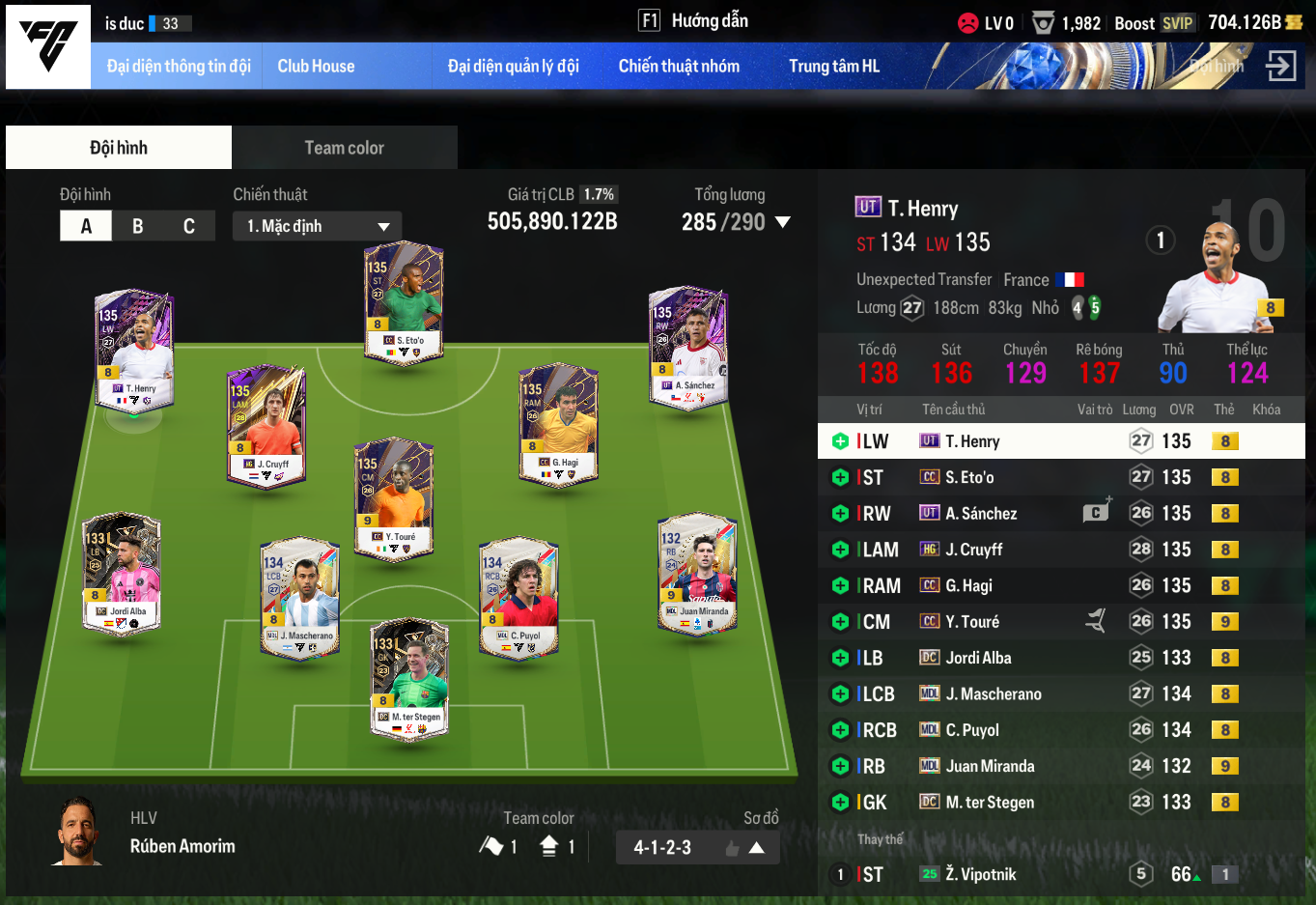Screen dimensions: 1316x905
Task: Open the 4-1-2-3 formation selector
Action: point(697,847)
